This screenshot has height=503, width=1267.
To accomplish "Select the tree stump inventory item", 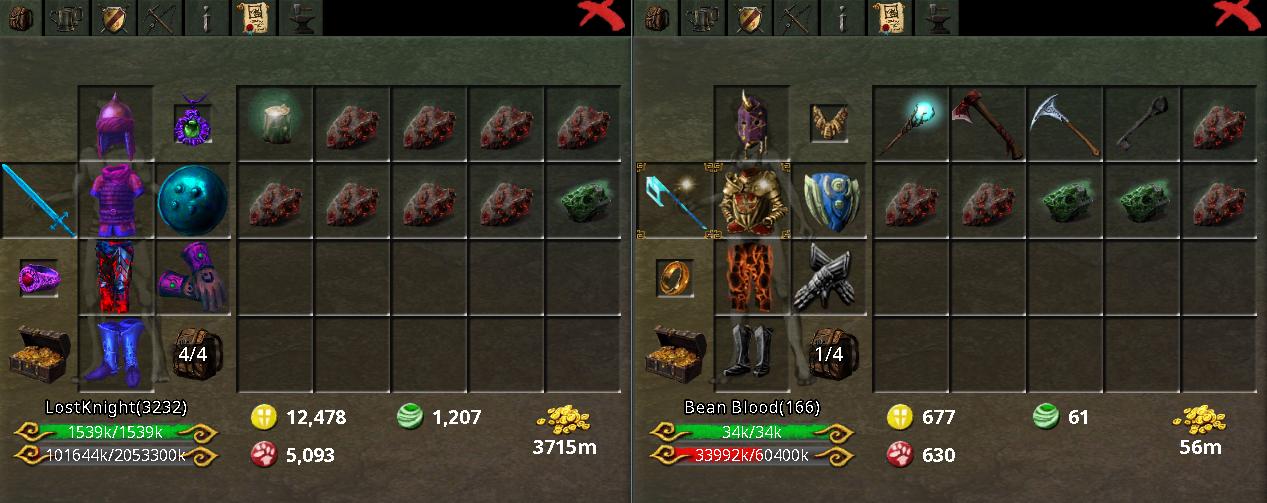I will coord(274,124).
